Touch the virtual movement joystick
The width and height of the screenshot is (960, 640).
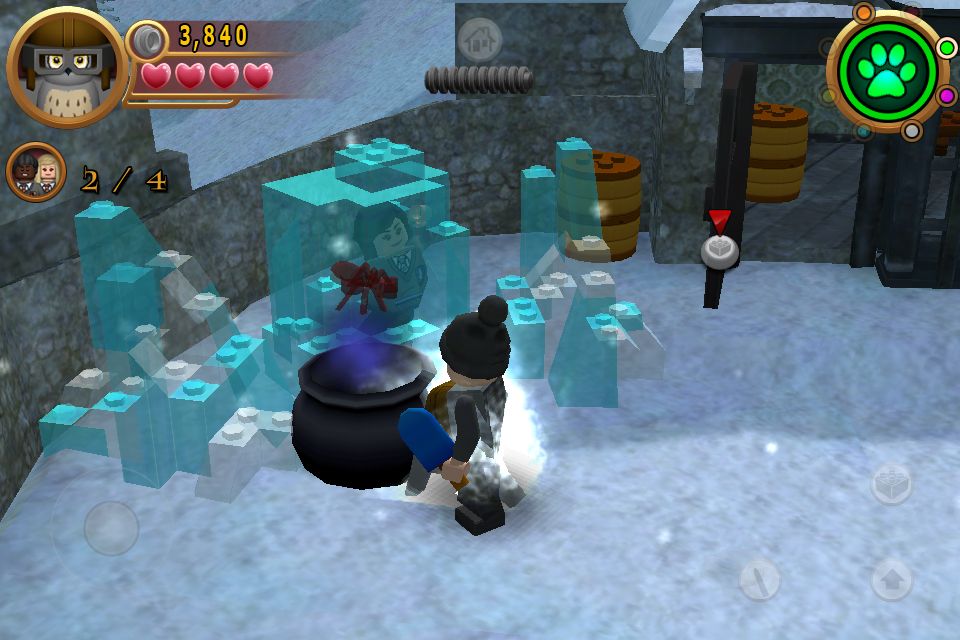point(110,528)
